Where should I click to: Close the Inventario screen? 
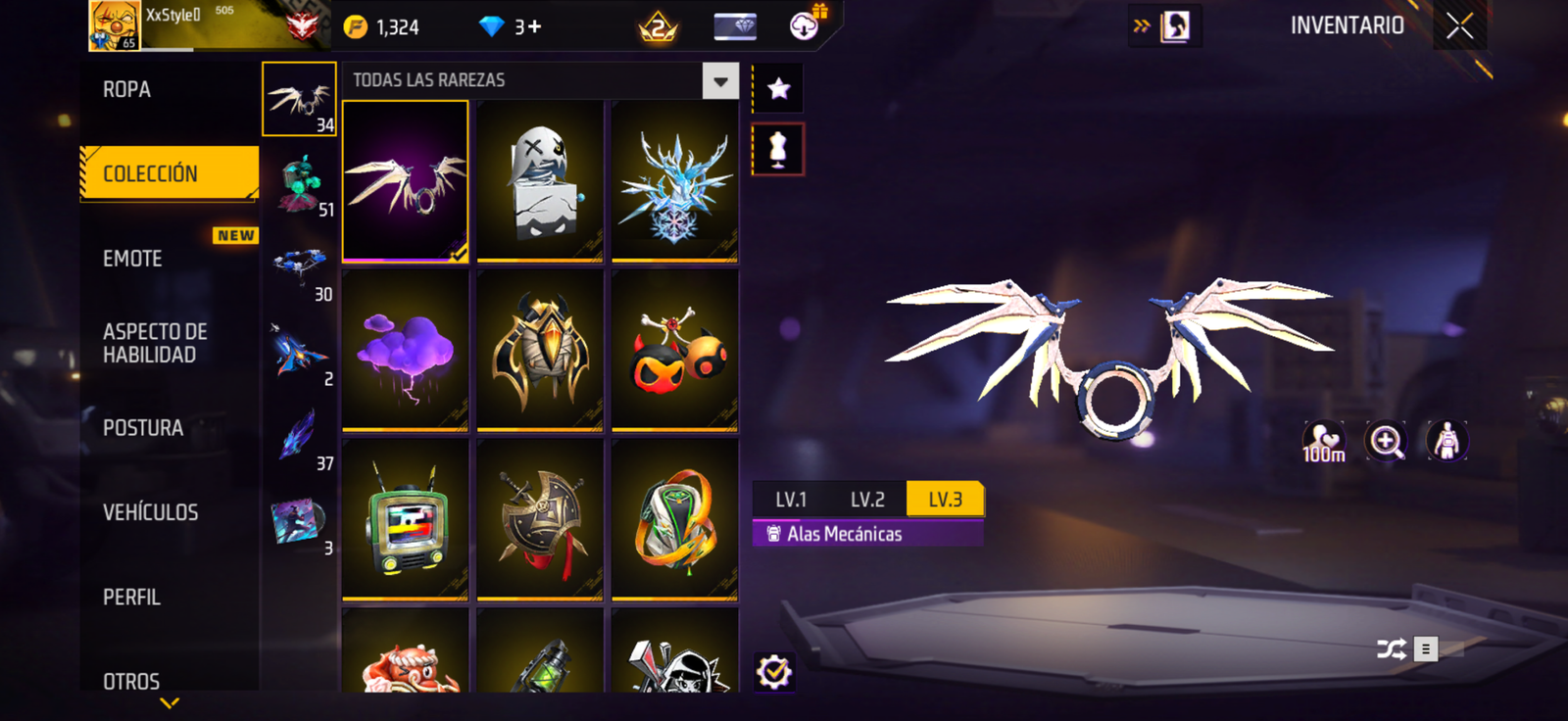click(x=1459, y=26)
